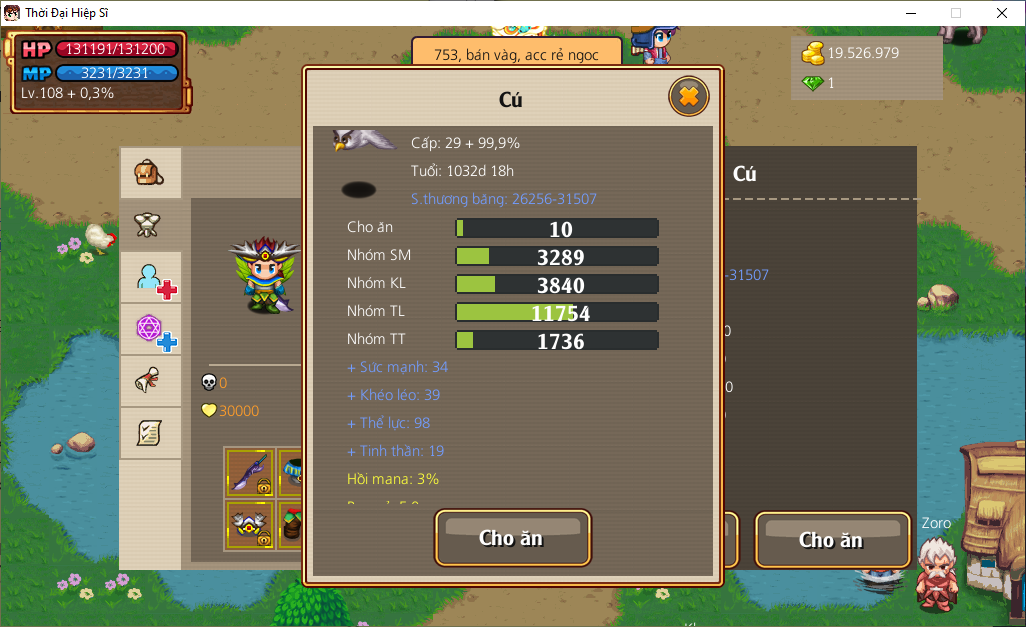Viewport: 1026px width, 627px height.
Task: Switch to the armor equipment tab
Action: click(150, 225)
